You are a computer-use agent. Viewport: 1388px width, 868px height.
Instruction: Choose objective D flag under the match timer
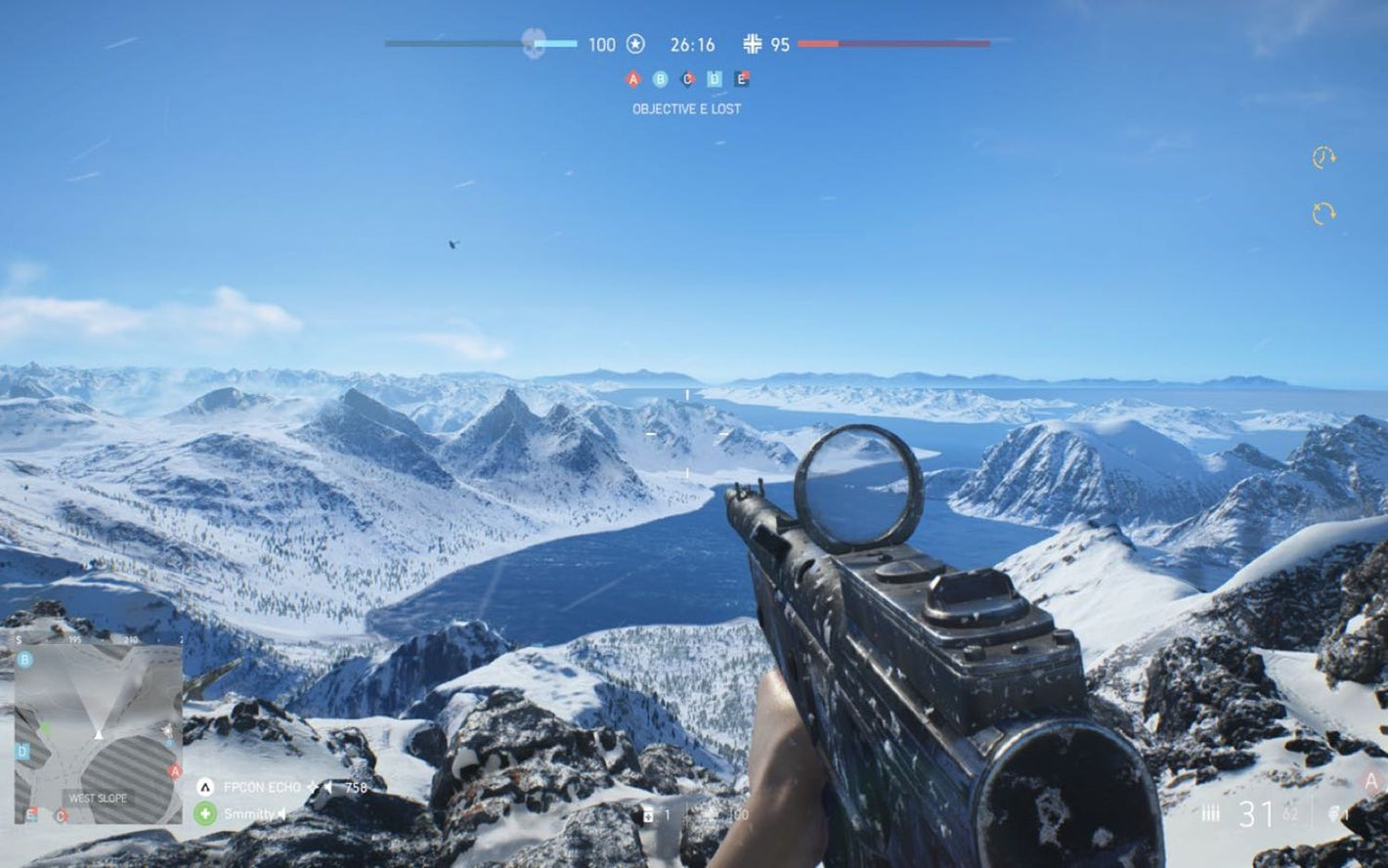[715, 79]
